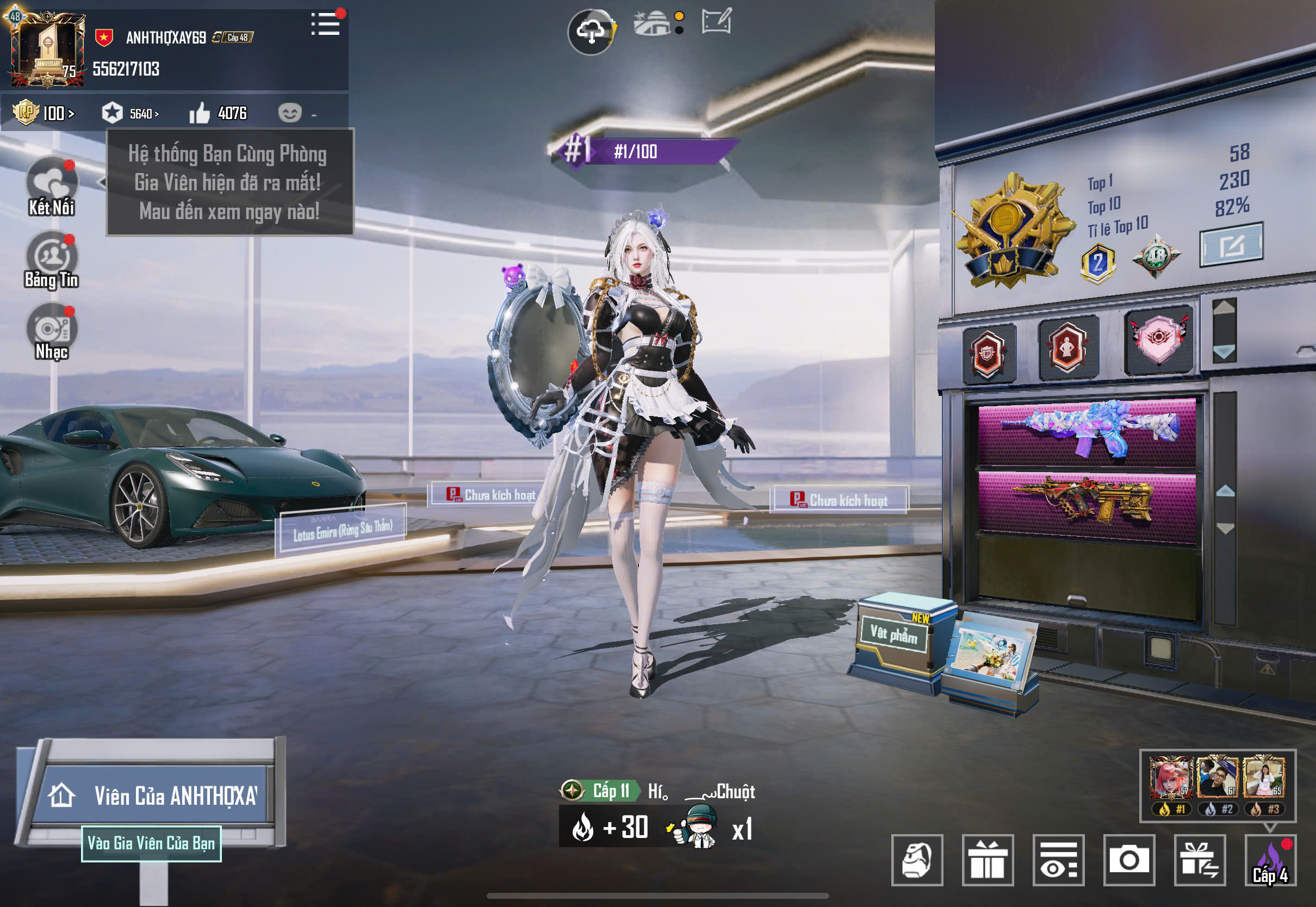Select the blue crystal rifle skin slot
The image size is (1316, 907).
[1087, 431]
